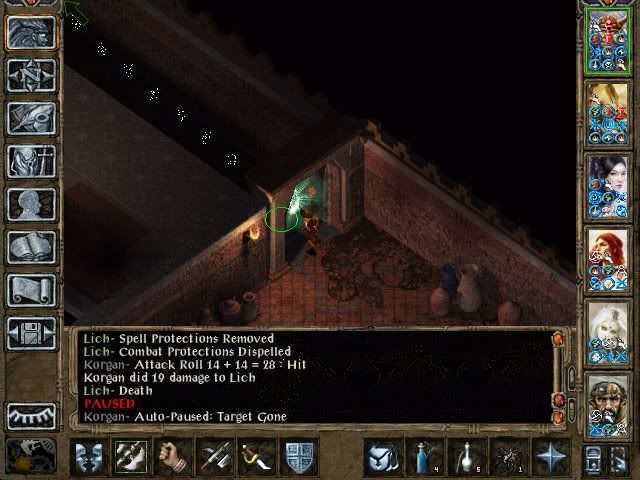Use the blue potion quick item
Viewport: 640px width, 480px height.
pos(424,456)
